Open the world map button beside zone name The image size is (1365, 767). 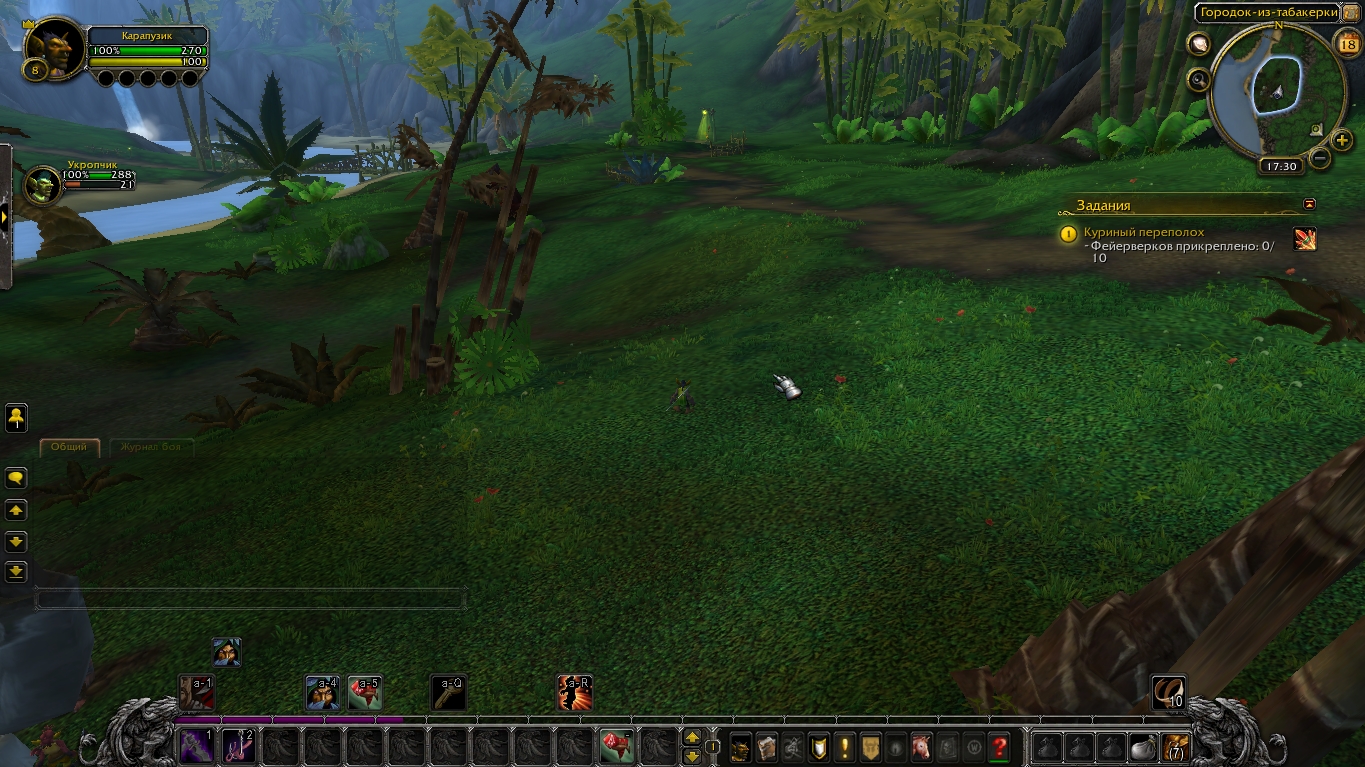(x=1350, y=13)
